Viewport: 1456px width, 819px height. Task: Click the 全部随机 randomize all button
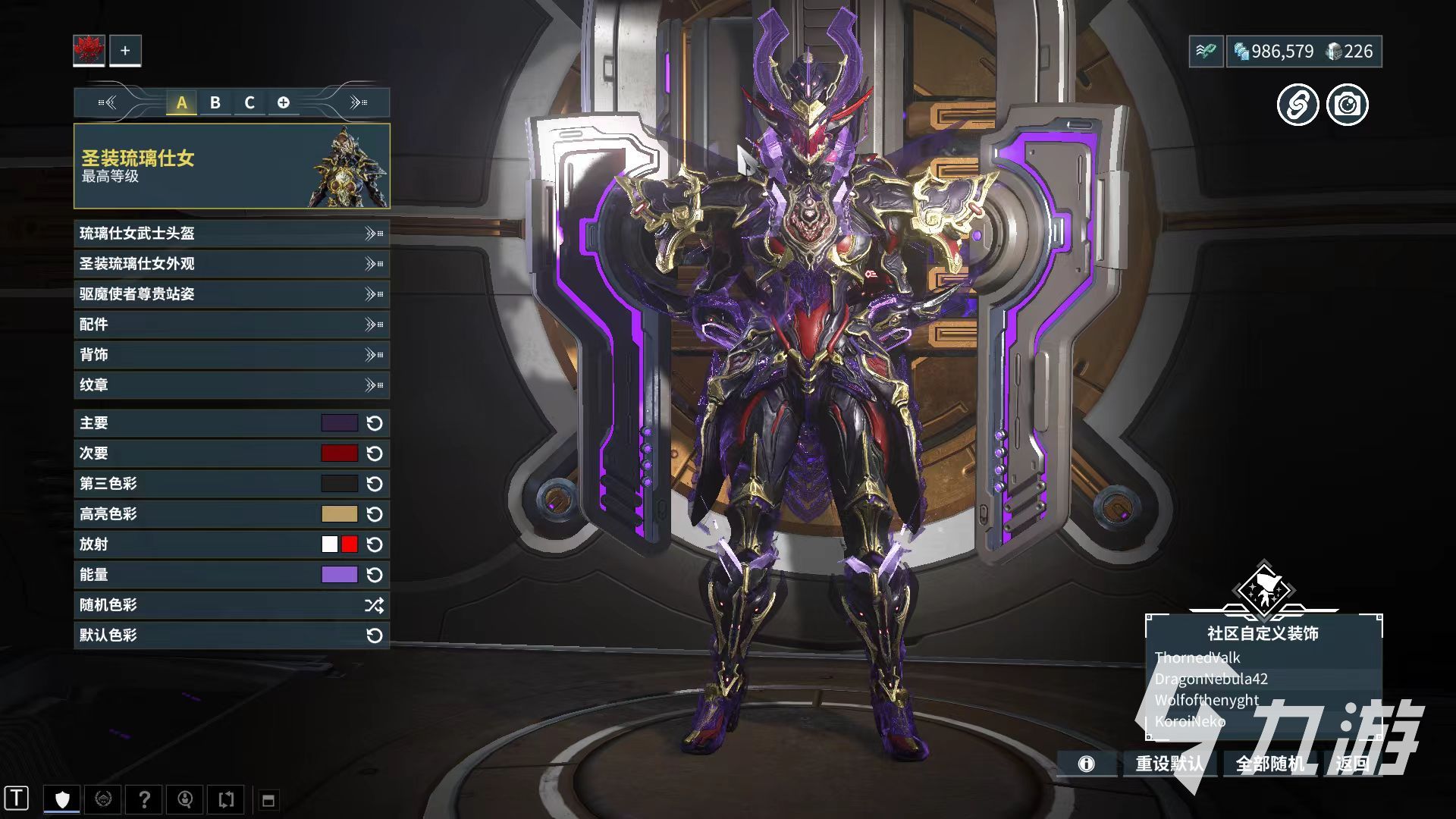(1270, 764)
